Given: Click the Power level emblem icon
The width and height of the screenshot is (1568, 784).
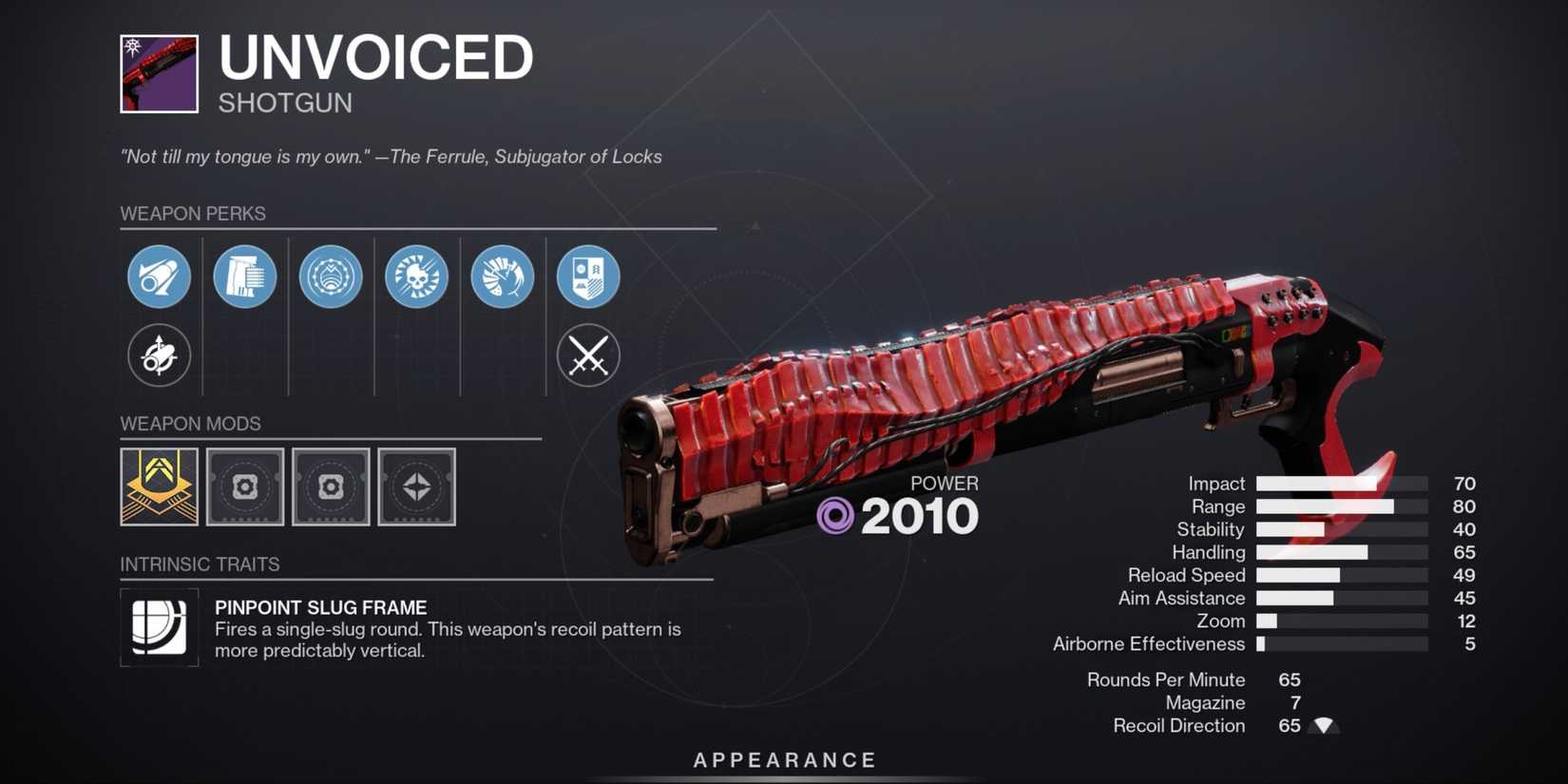Looking at the screenshot, I should (836, 514).
